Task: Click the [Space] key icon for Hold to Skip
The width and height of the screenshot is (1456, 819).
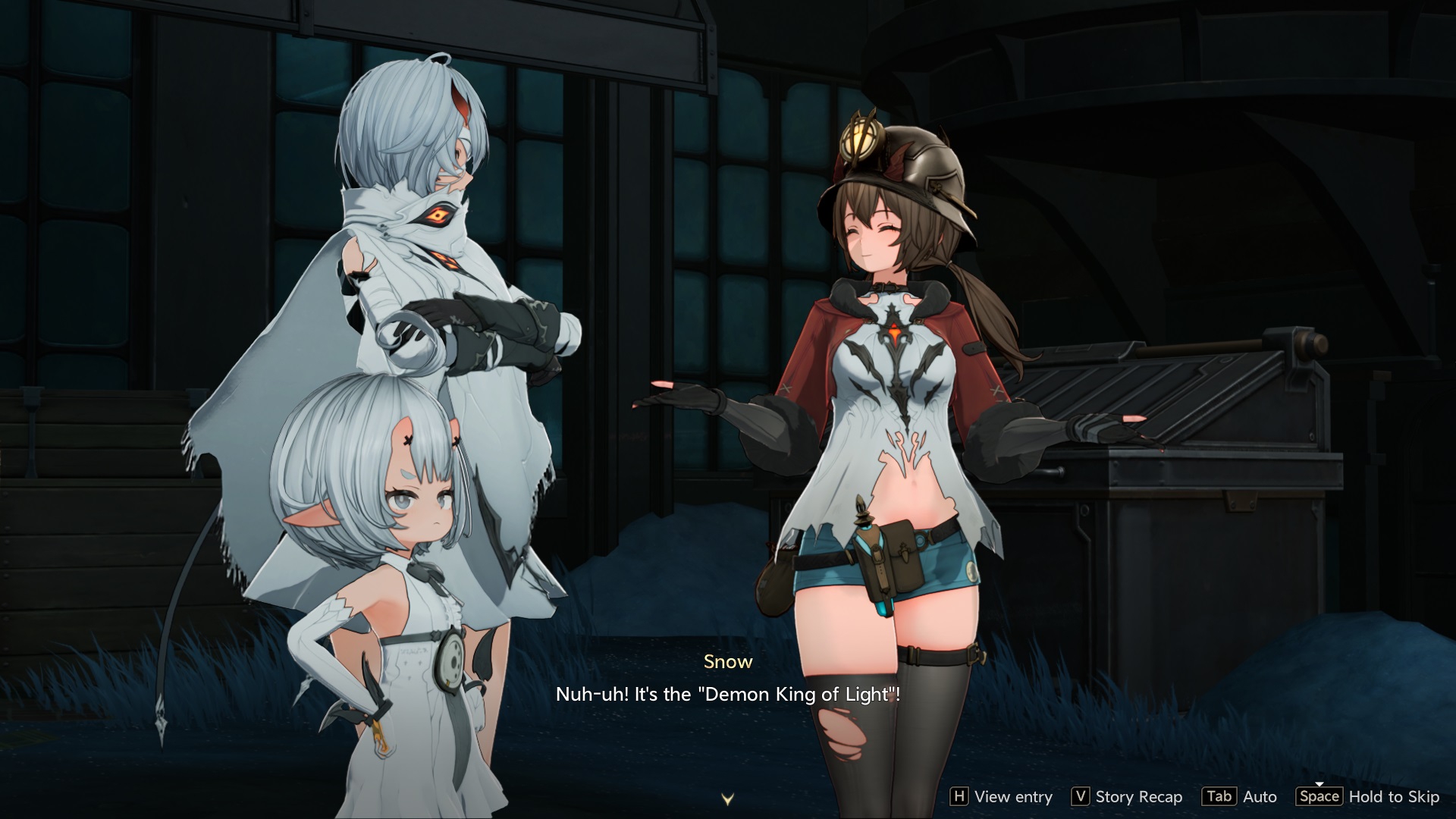Action: click(1319, 797)
